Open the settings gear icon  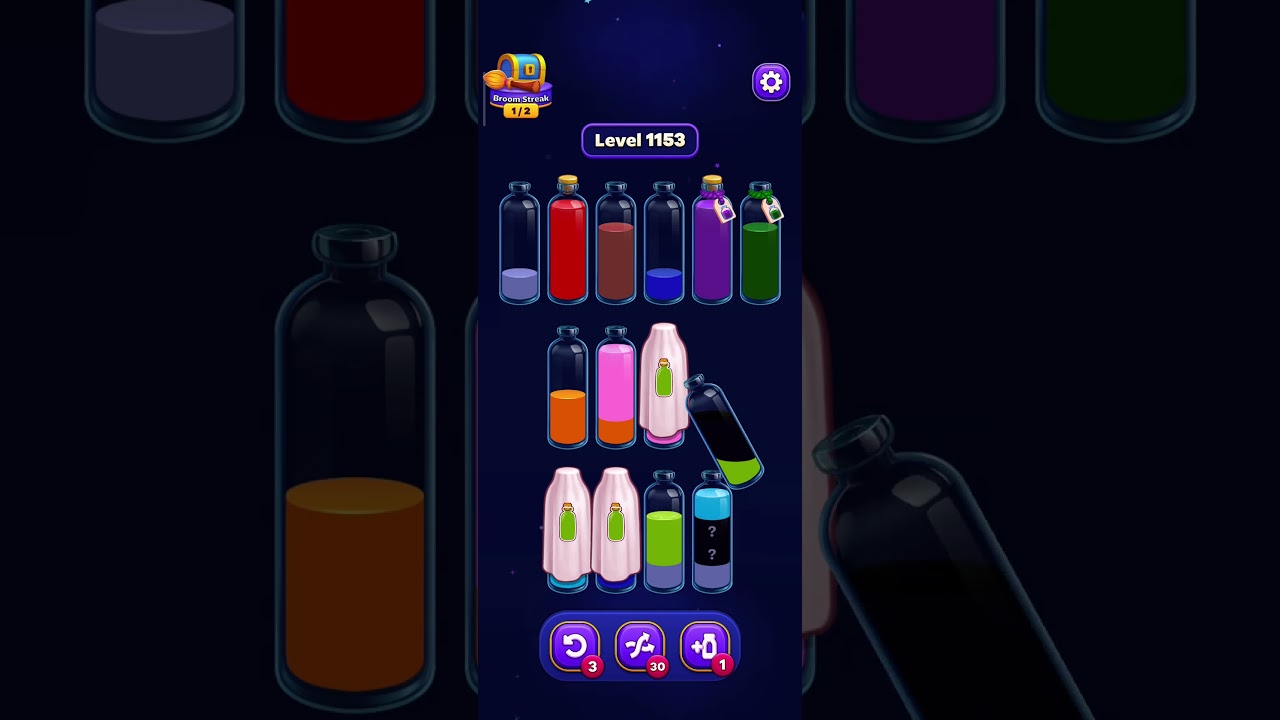point(770,81)
